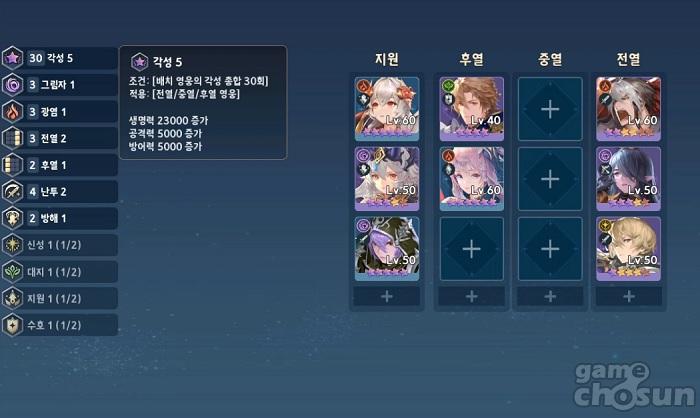Select the 광염 1 synergy row
This screenshot has height=418, width=700.
tap(60, 112)
